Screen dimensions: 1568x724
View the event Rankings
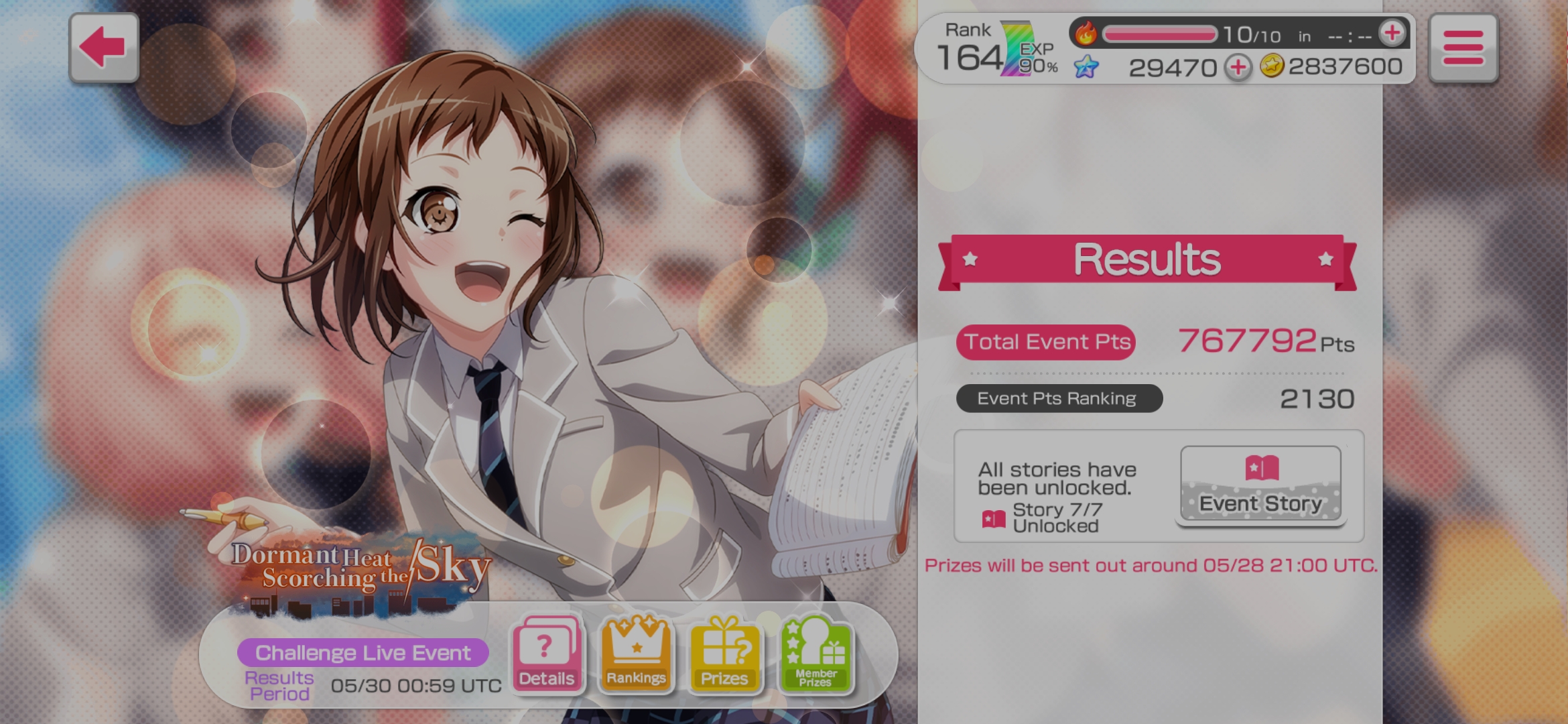coord(636,655)
